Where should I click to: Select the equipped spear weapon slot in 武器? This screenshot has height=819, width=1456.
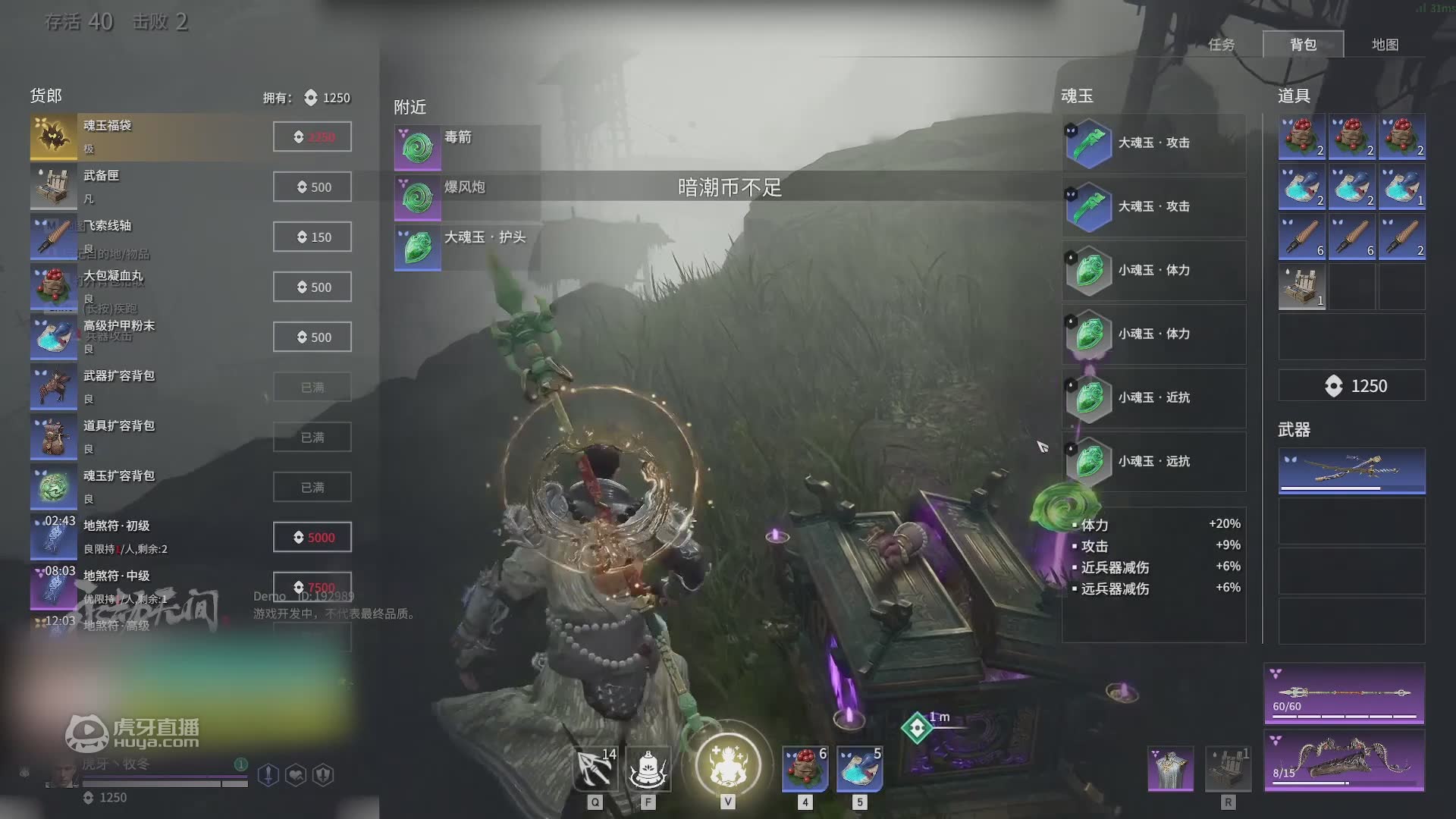1351,470
